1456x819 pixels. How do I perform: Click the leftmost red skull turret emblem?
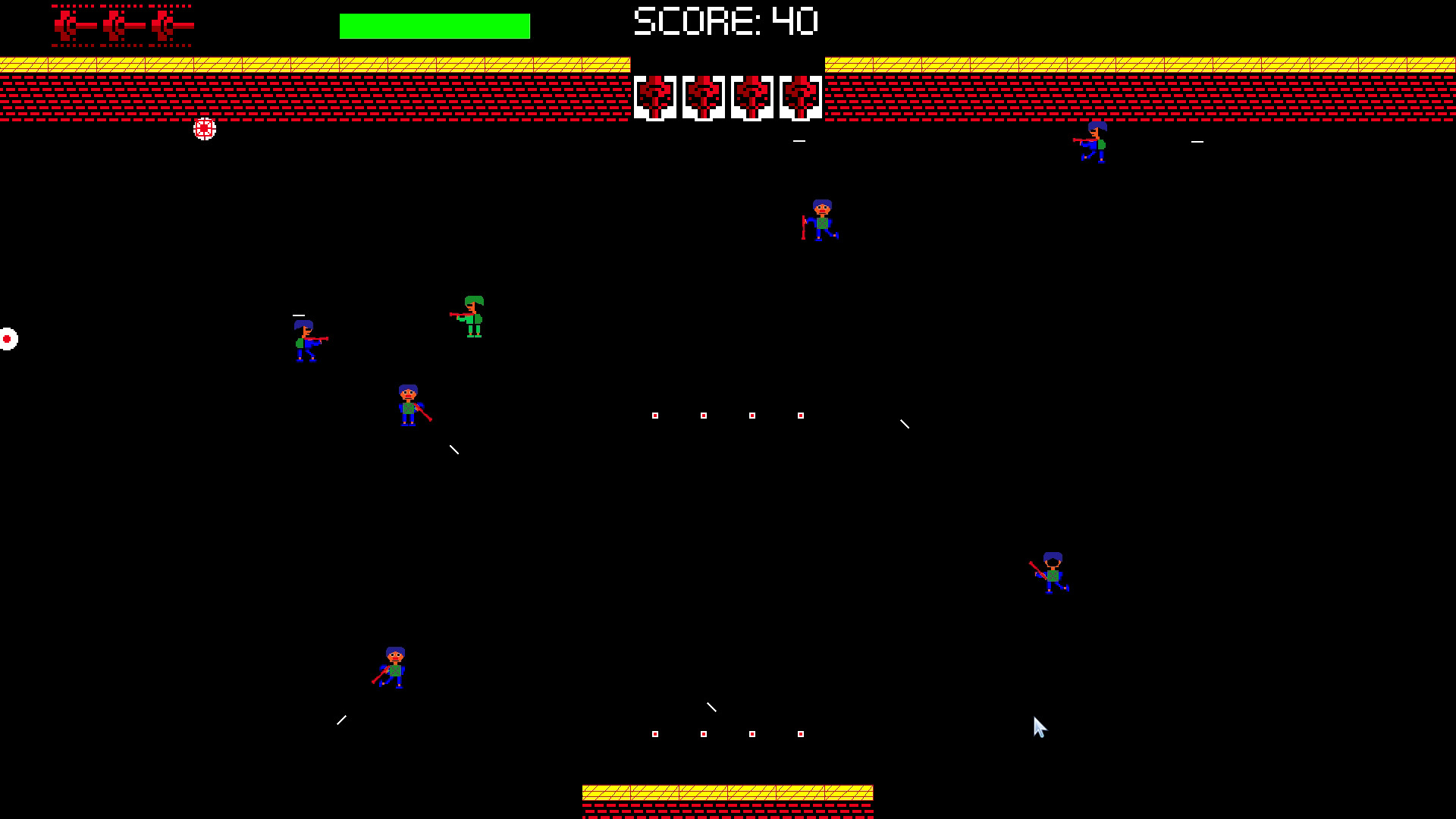[x=656, y=96]
